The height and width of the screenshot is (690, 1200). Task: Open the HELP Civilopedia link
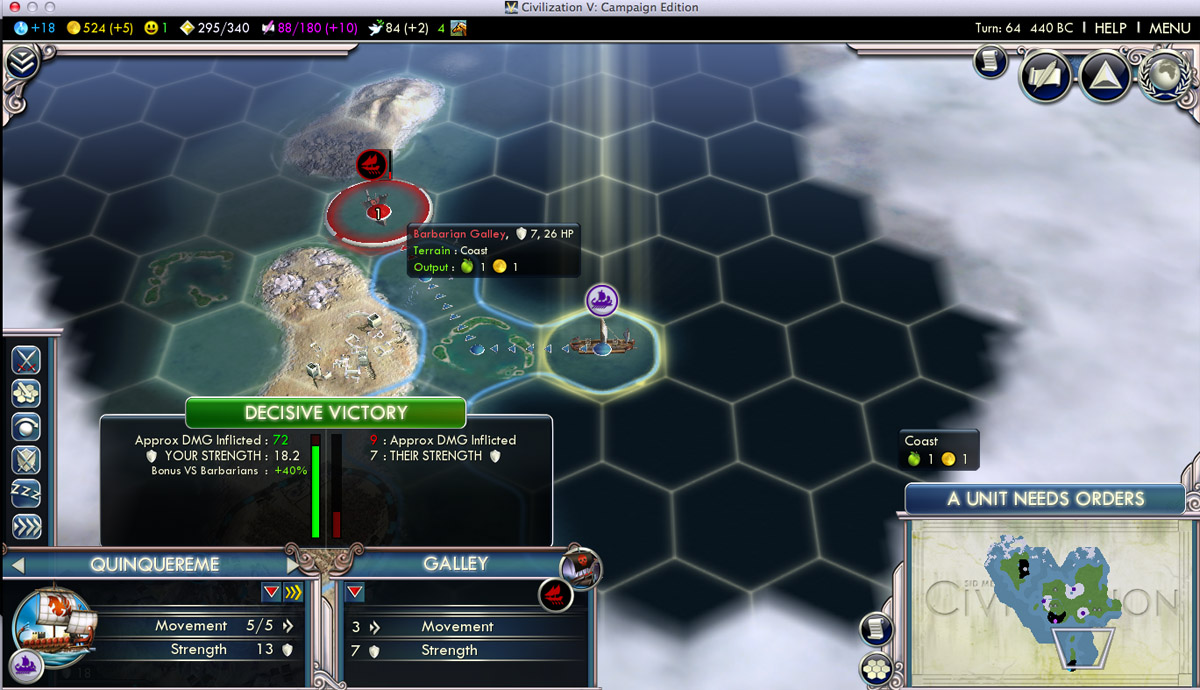coord(1110,28)
